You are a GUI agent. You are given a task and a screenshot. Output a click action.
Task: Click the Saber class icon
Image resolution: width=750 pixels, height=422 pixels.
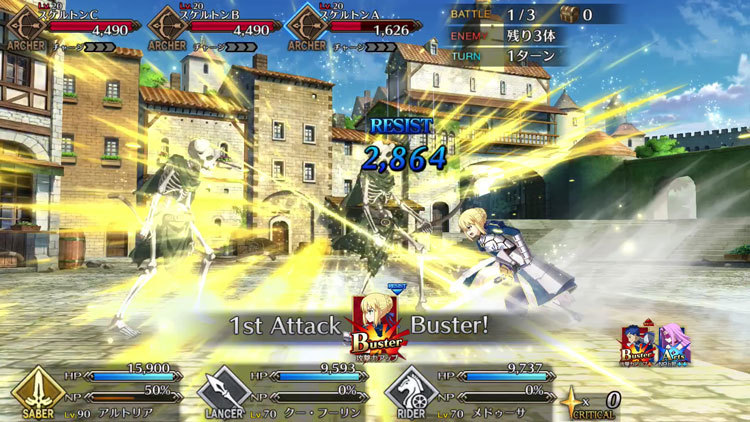pos(39,390)
